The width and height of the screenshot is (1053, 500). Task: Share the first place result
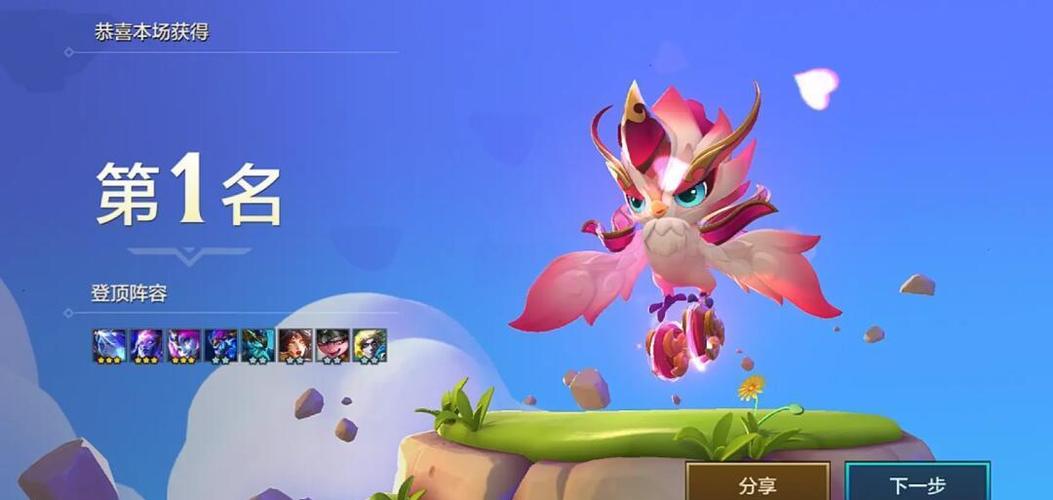tap(757, 484)
